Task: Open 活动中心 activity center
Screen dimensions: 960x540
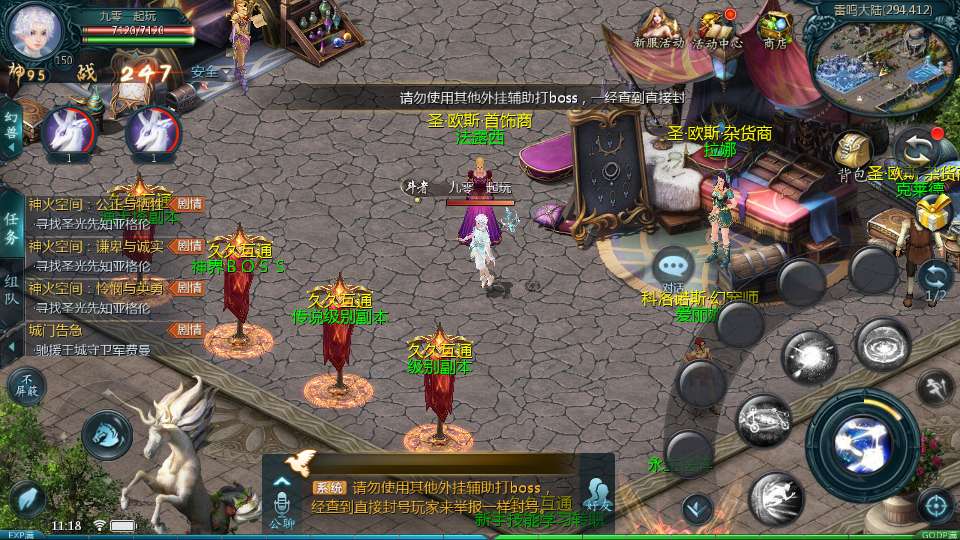Action: point(718,28)
